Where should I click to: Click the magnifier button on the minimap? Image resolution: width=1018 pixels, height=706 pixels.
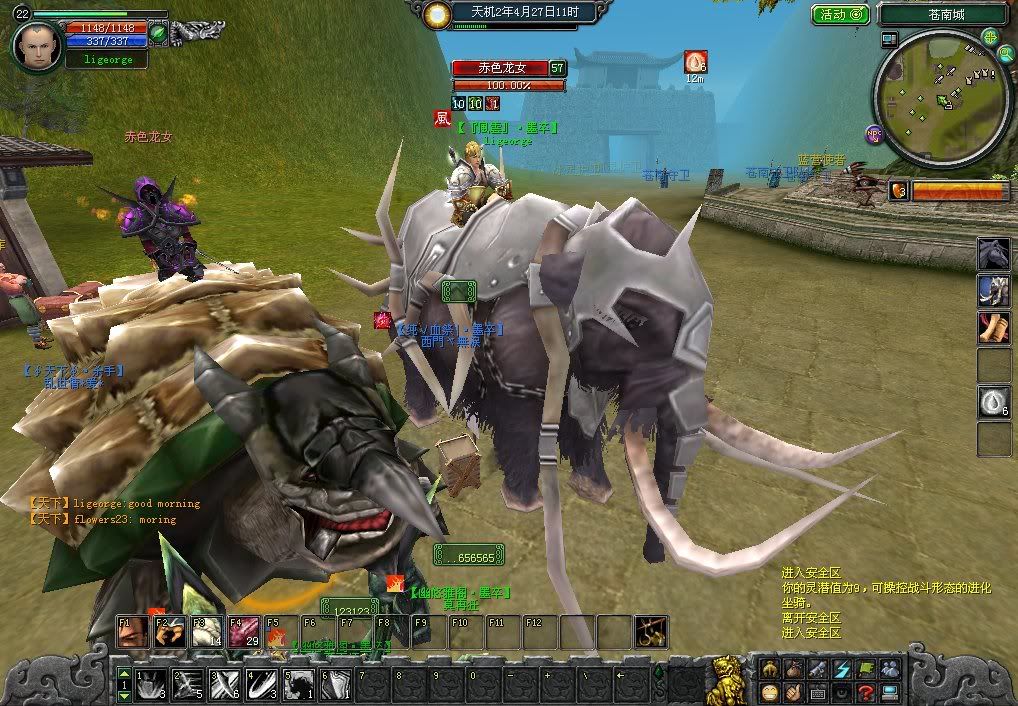pos(990,37)
